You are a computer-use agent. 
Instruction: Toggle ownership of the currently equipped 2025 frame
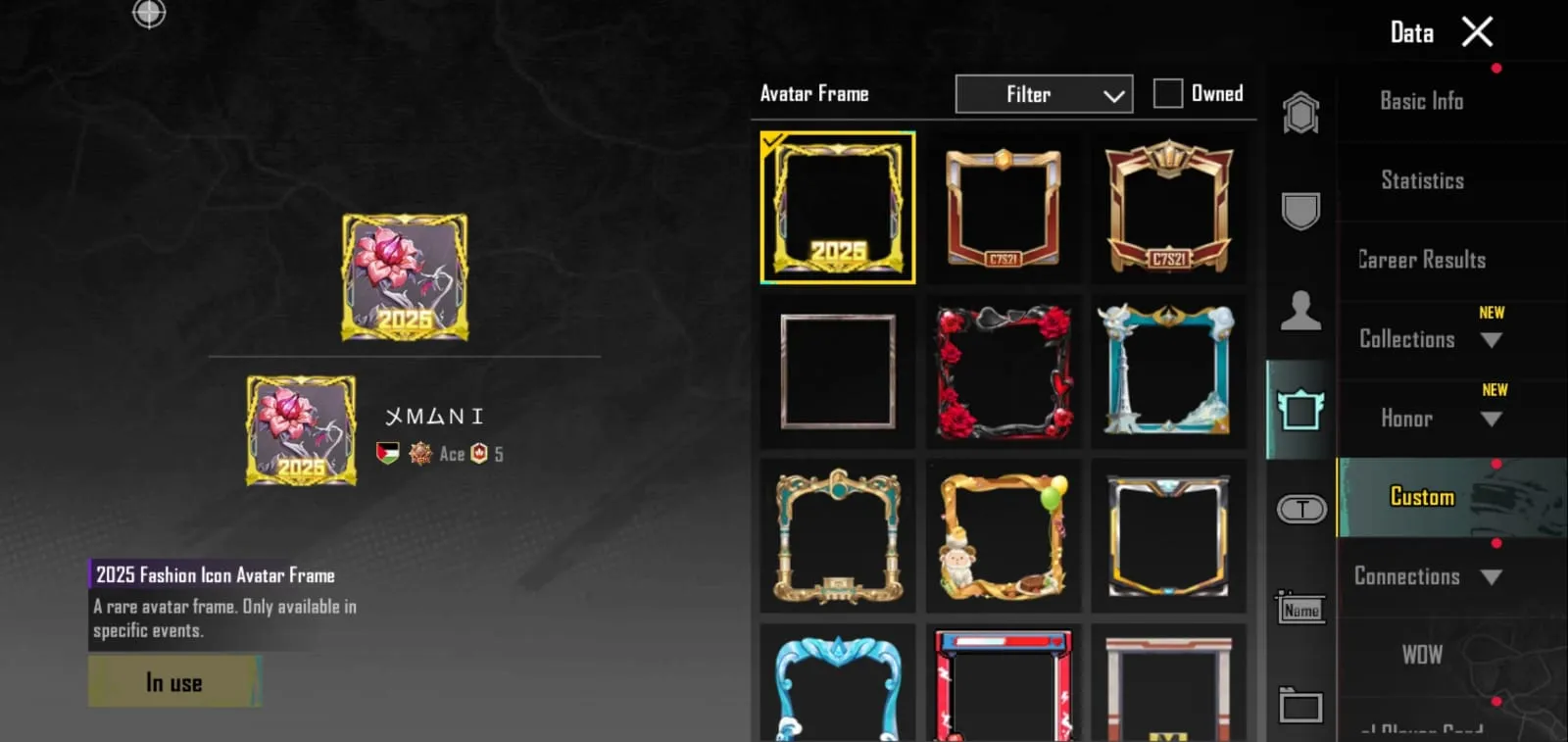tap(837, 208)
